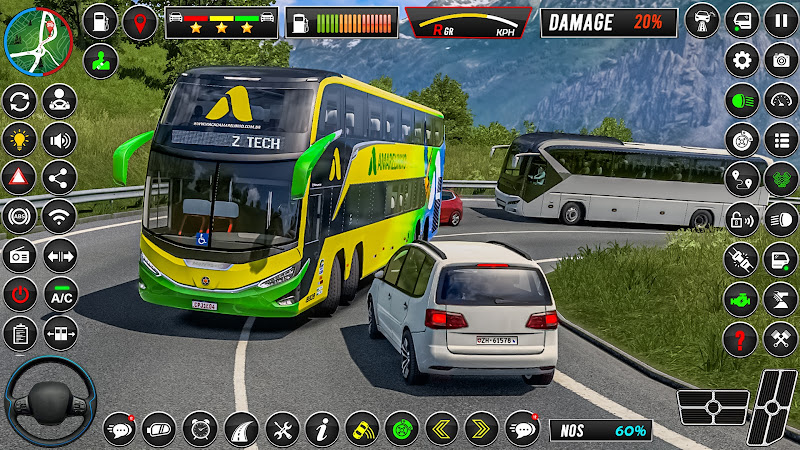Toggle the ABS button
Viewport: 800px width, 450px height.
pos(20,216)
